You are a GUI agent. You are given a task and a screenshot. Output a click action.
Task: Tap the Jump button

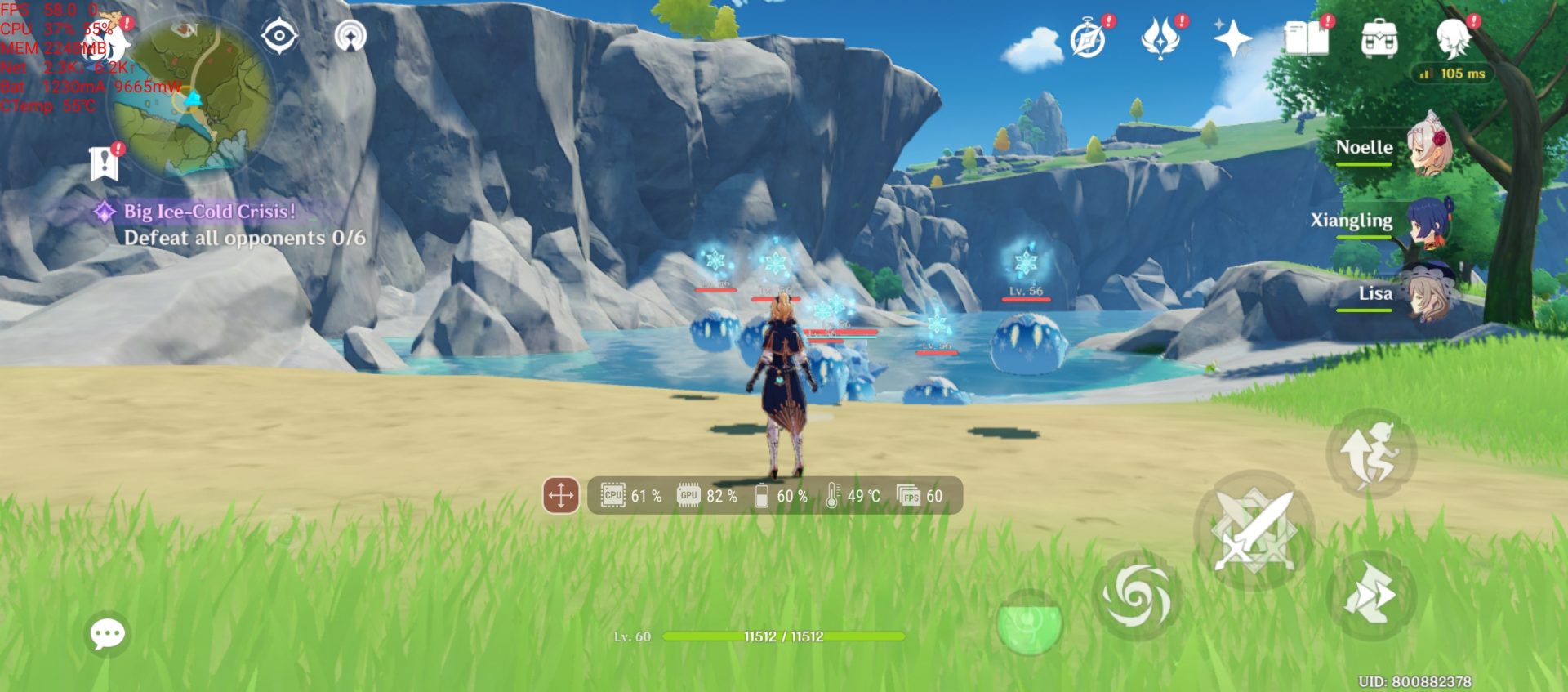pos(1371,454)
